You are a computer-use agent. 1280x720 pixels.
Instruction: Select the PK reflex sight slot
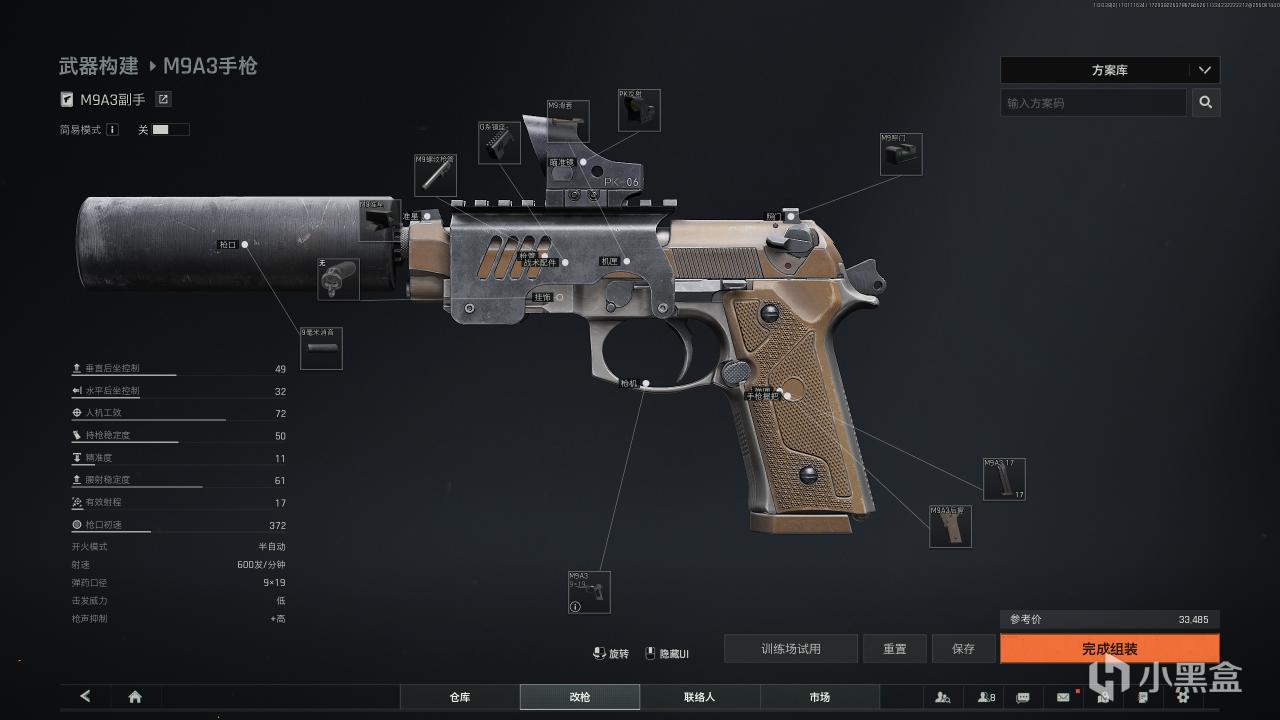point(638,111)
